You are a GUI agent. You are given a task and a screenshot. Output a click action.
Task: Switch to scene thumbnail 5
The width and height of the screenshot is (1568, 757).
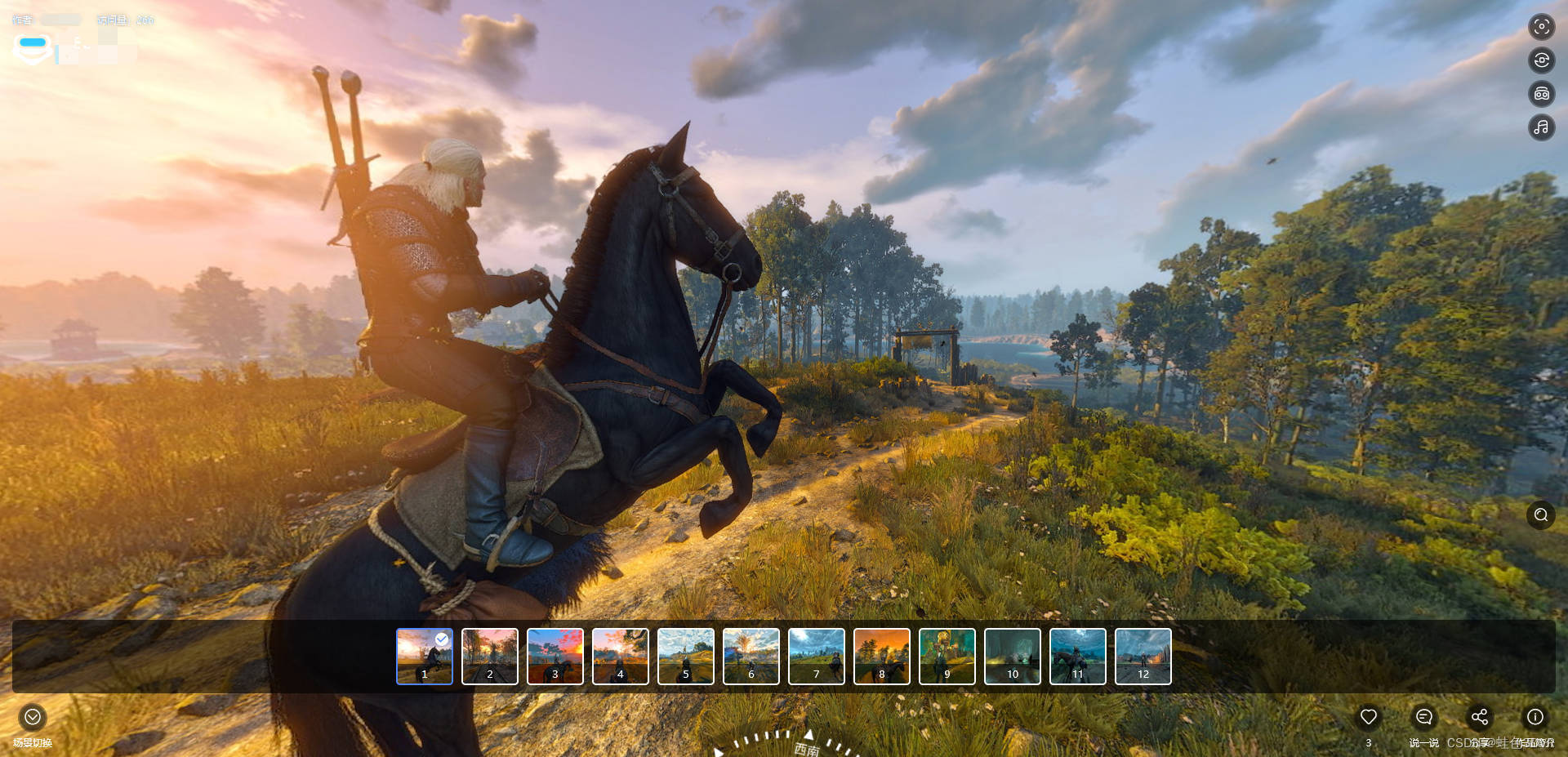click(686, 656)
